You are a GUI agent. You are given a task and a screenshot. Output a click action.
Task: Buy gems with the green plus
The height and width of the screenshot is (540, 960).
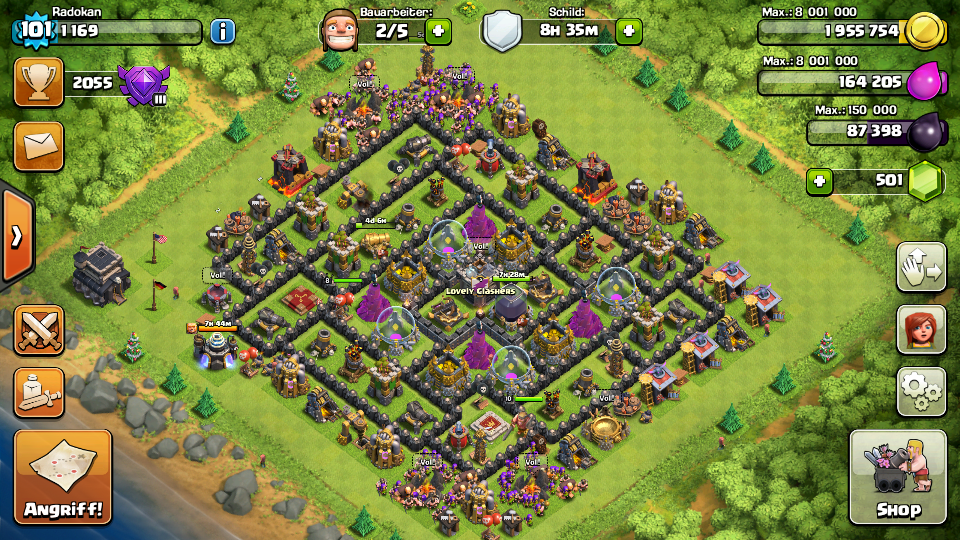[820, 181]
